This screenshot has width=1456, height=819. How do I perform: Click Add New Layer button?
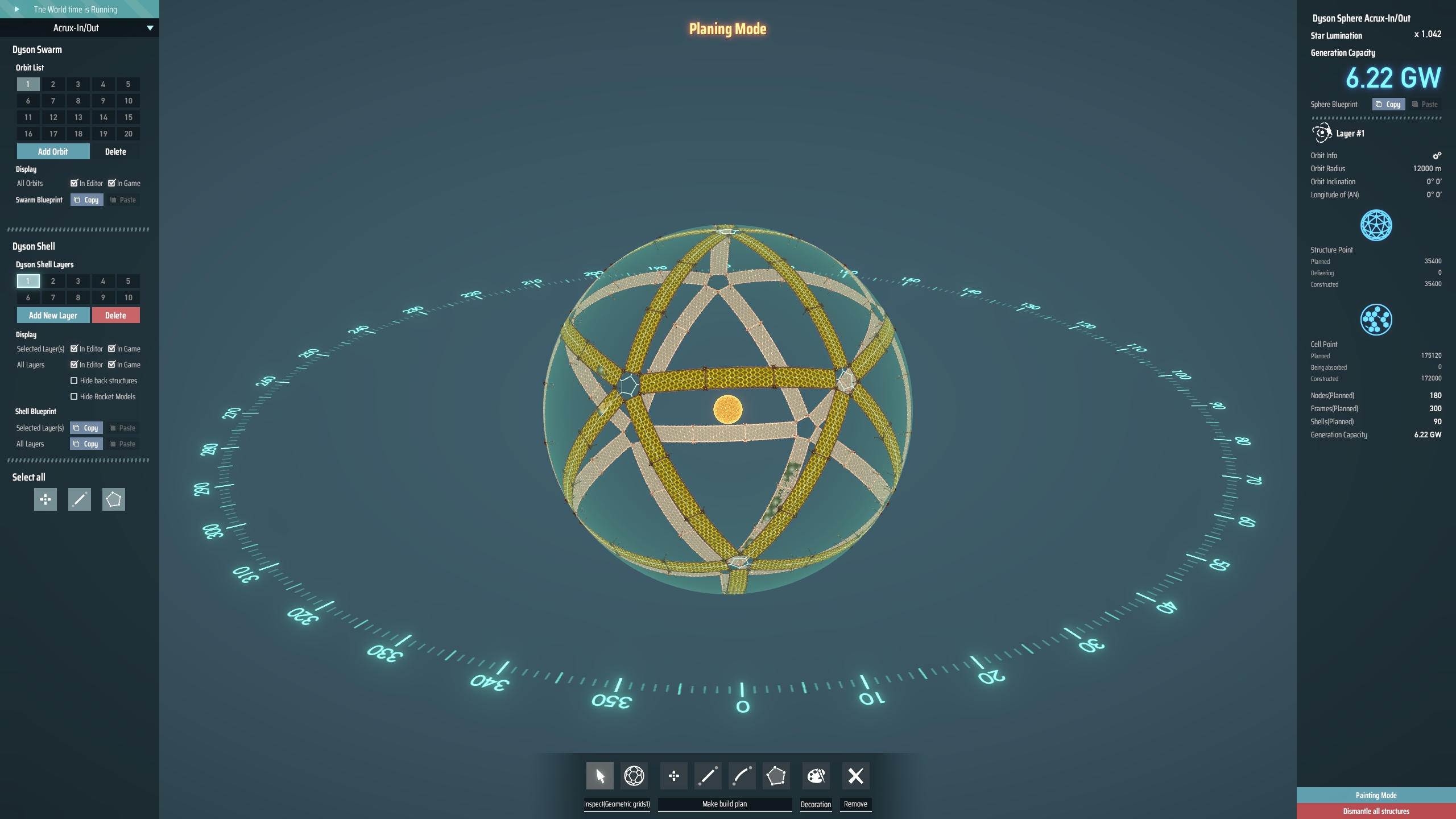(x=52, y=315)
